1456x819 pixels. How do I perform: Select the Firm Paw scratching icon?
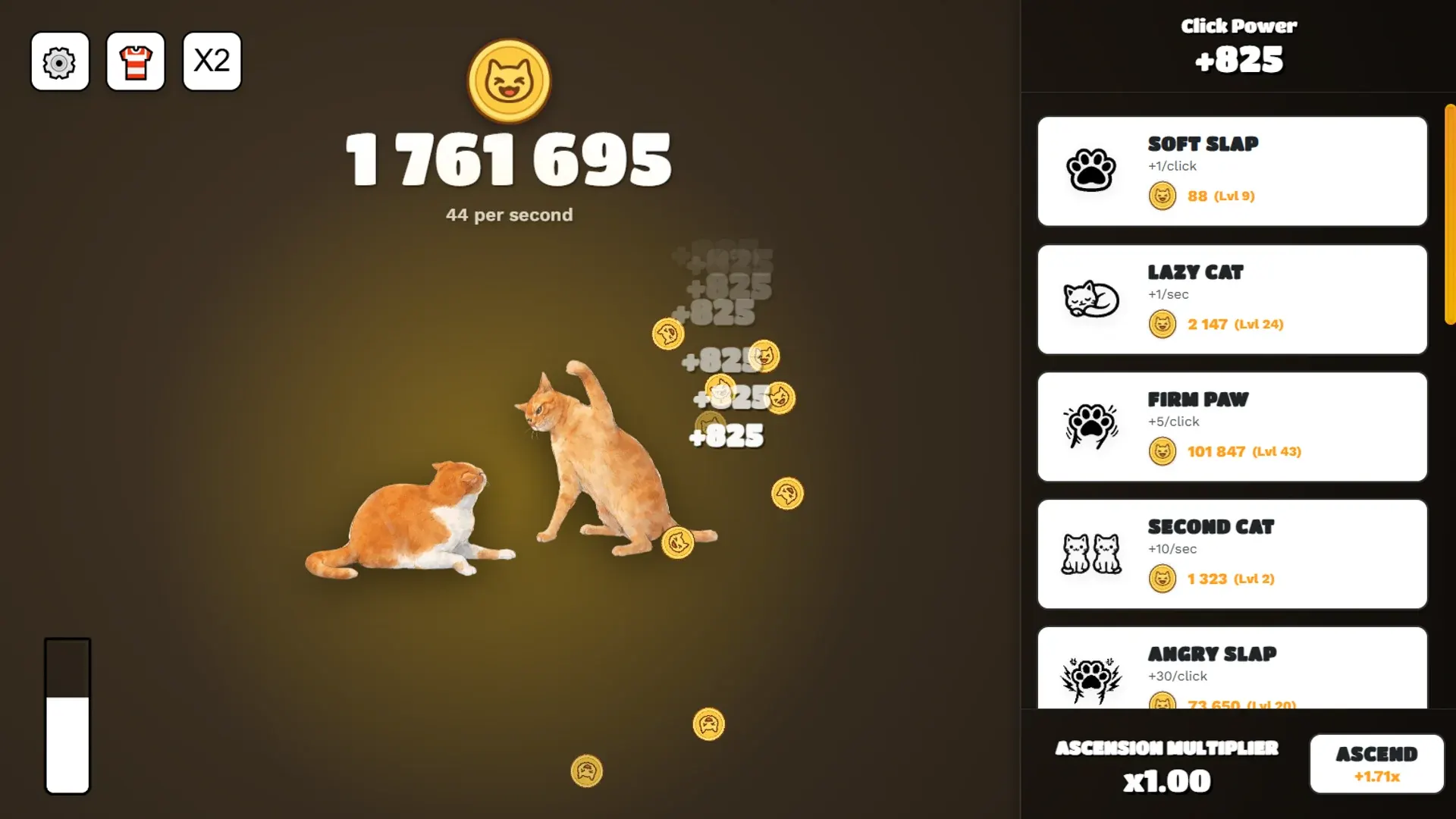[x=1090, y=426]
